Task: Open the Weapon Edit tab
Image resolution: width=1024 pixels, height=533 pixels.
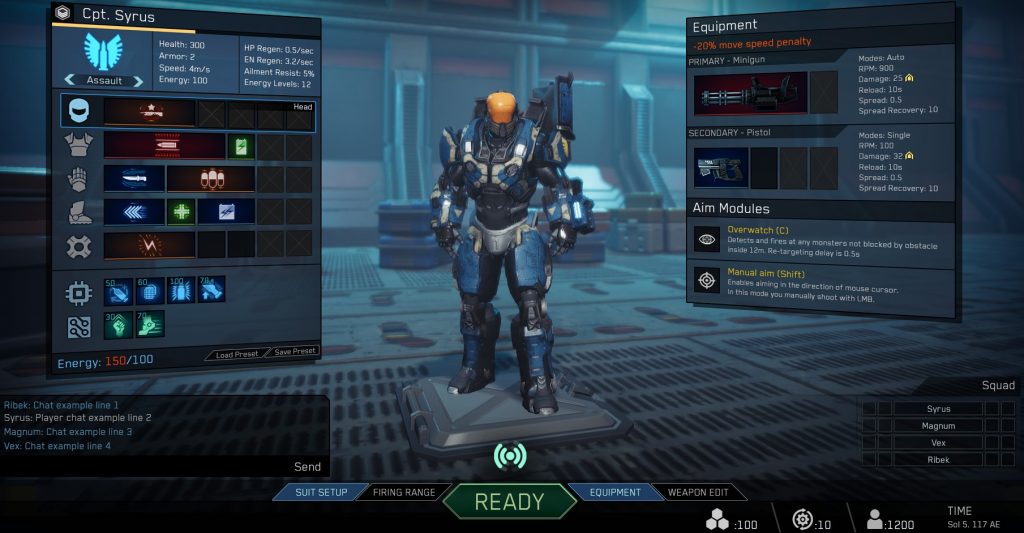Action: click(x=700, y=492)
